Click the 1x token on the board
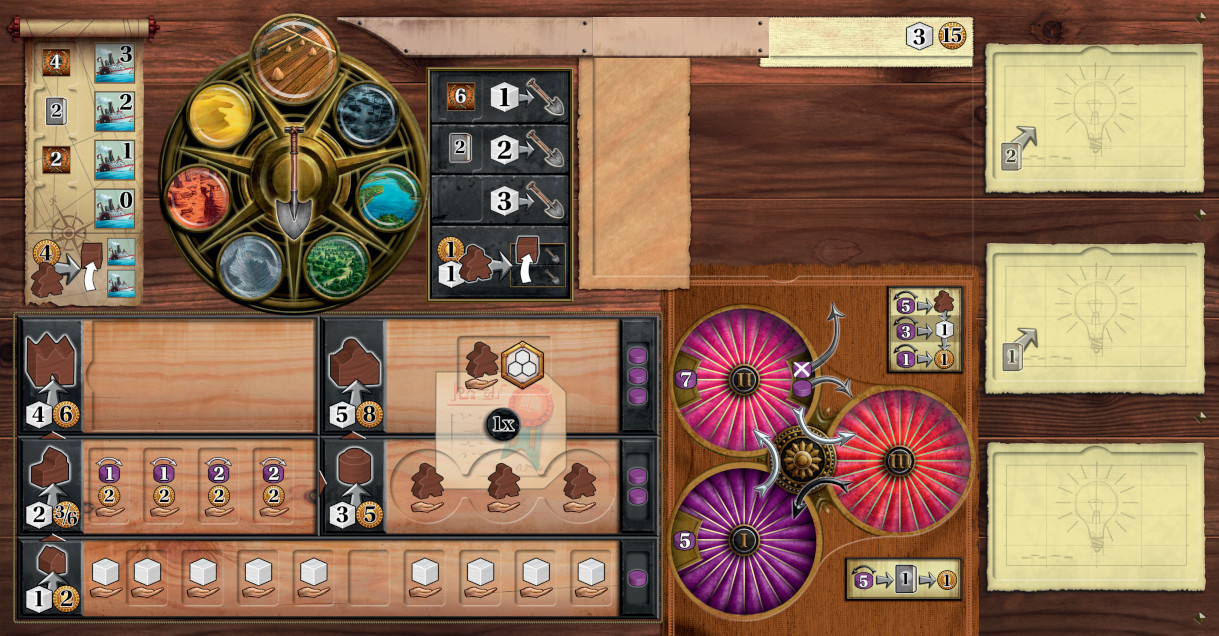Screen dimensions: 1219x636 [501, 425]
